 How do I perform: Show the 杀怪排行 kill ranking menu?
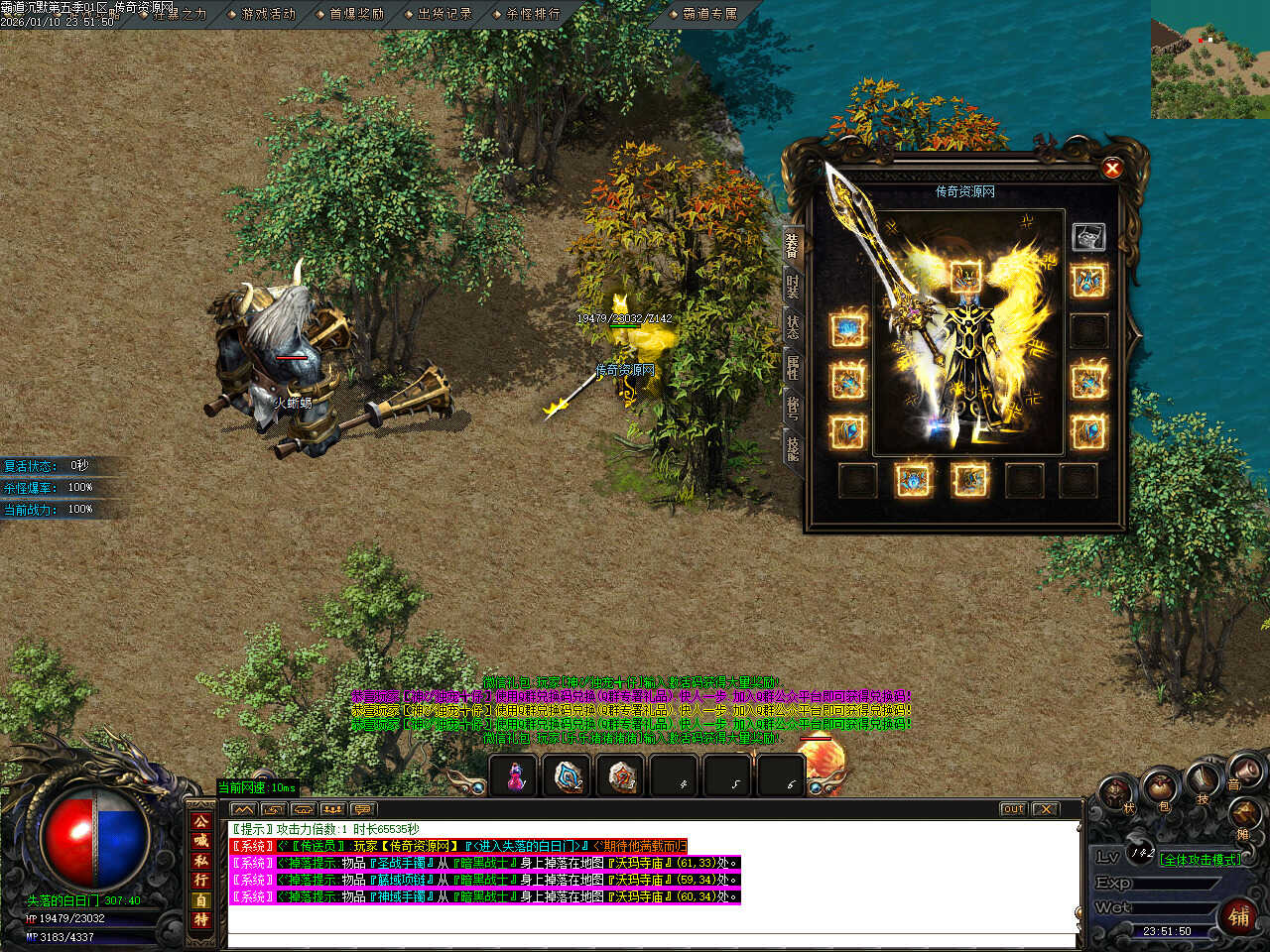click(533, 14)
